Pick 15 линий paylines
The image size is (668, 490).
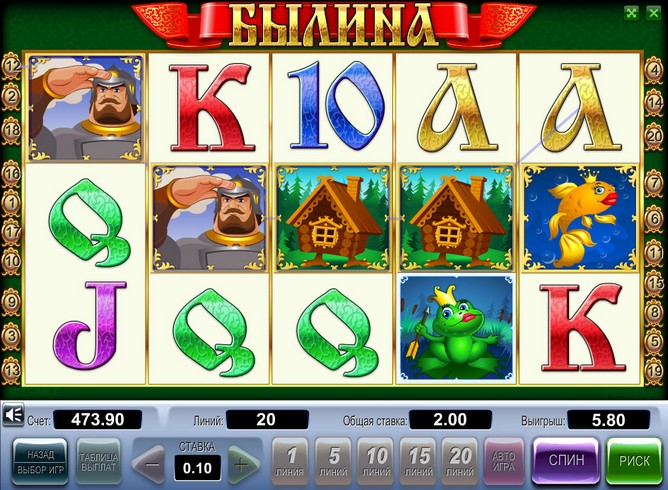pyautogui.click(x=418, y=462)
